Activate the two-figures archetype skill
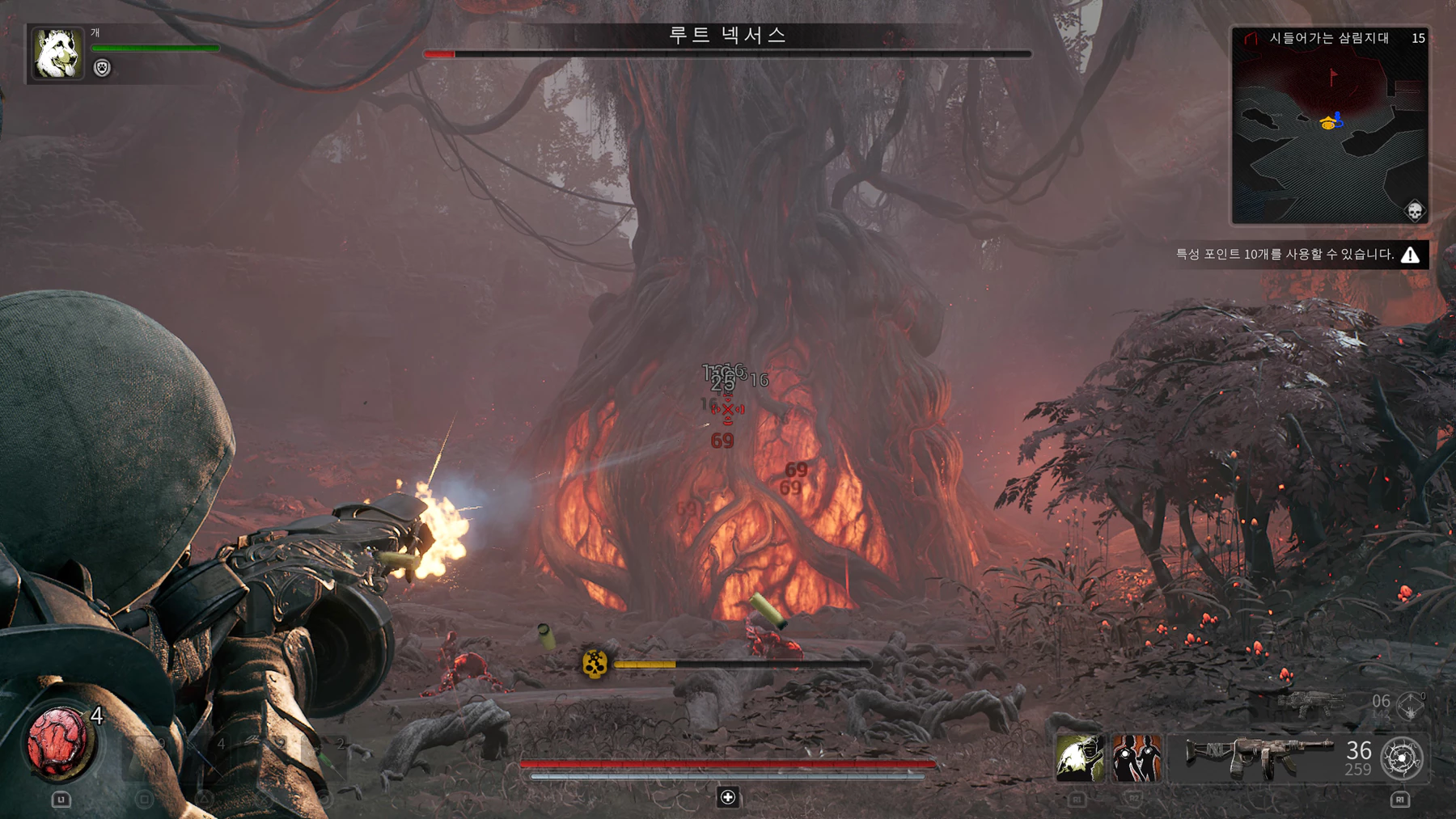Viewport: 1456px width, 819px height. (x=1136, y=758)
